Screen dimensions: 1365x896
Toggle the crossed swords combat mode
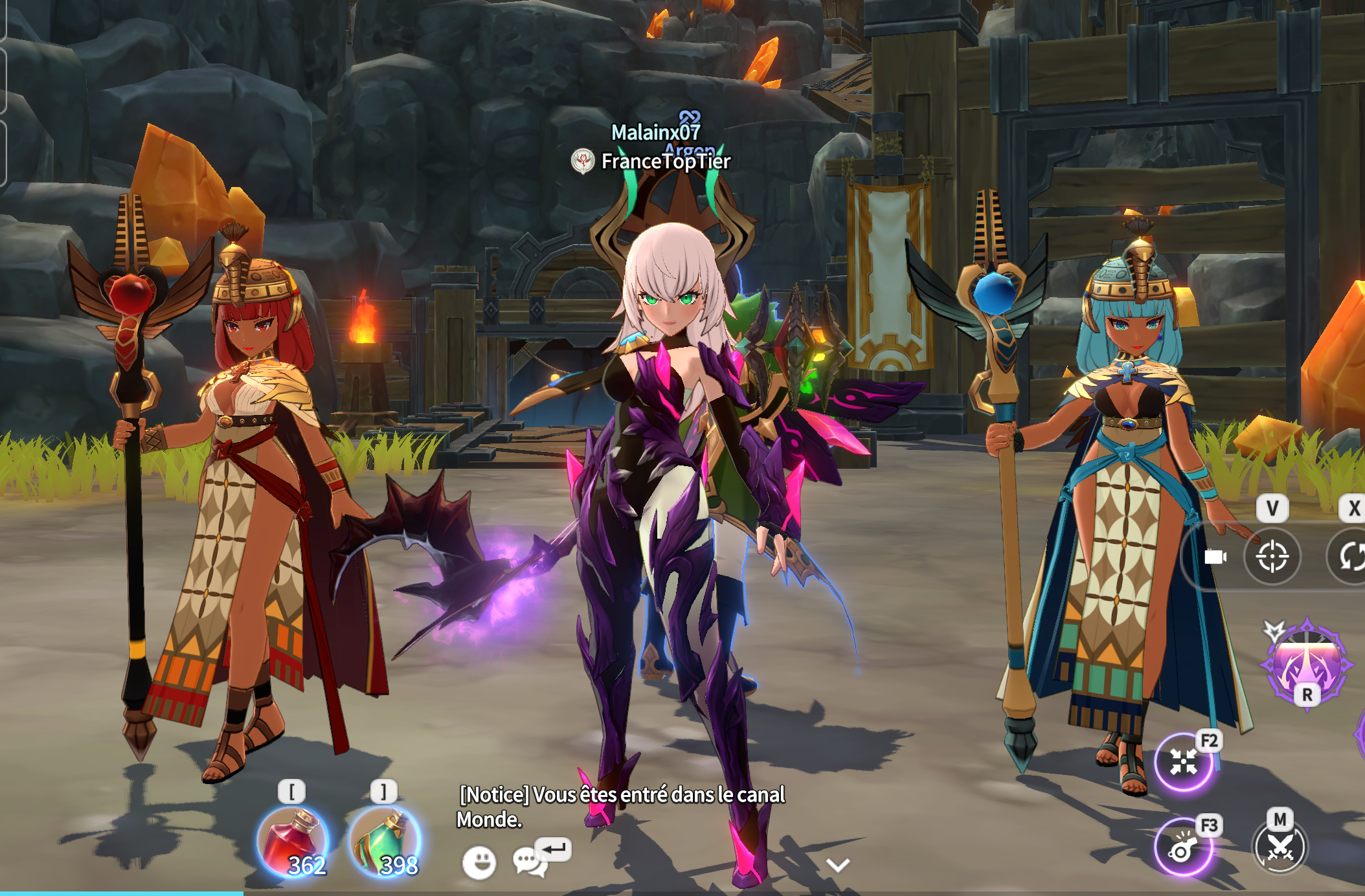point(1280,847)
